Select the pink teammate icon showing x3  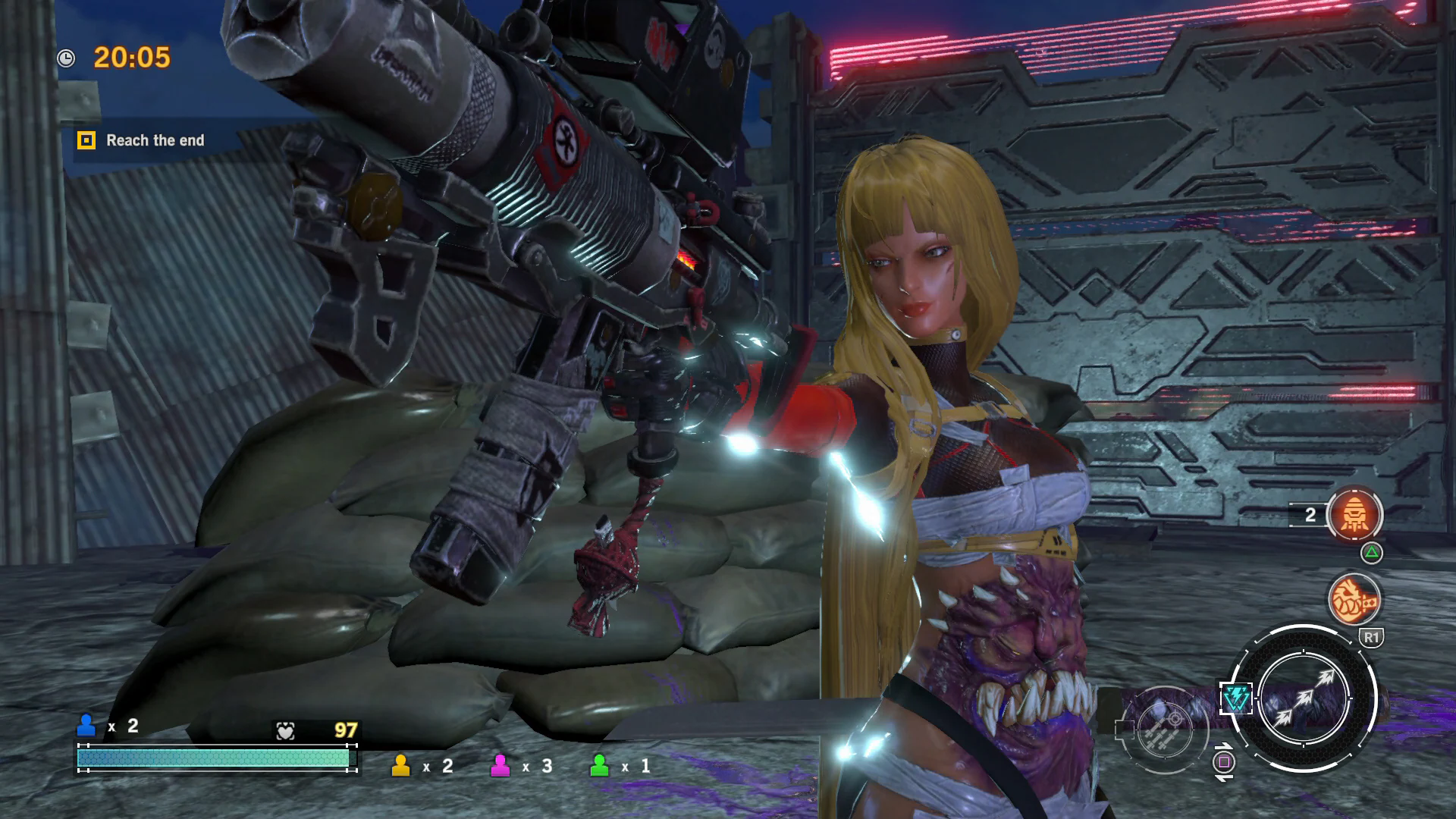501,766
